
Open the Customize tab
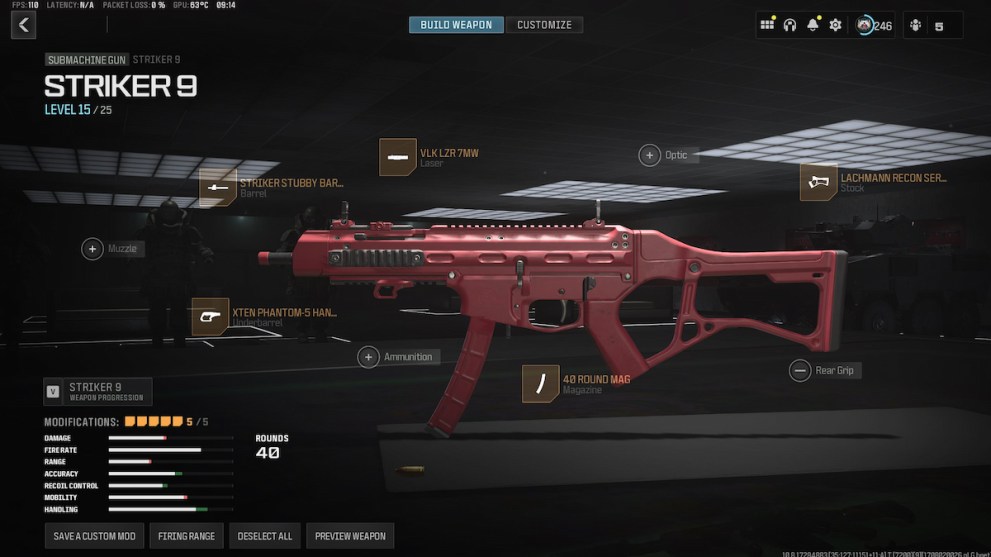click(x=545, y=25)
